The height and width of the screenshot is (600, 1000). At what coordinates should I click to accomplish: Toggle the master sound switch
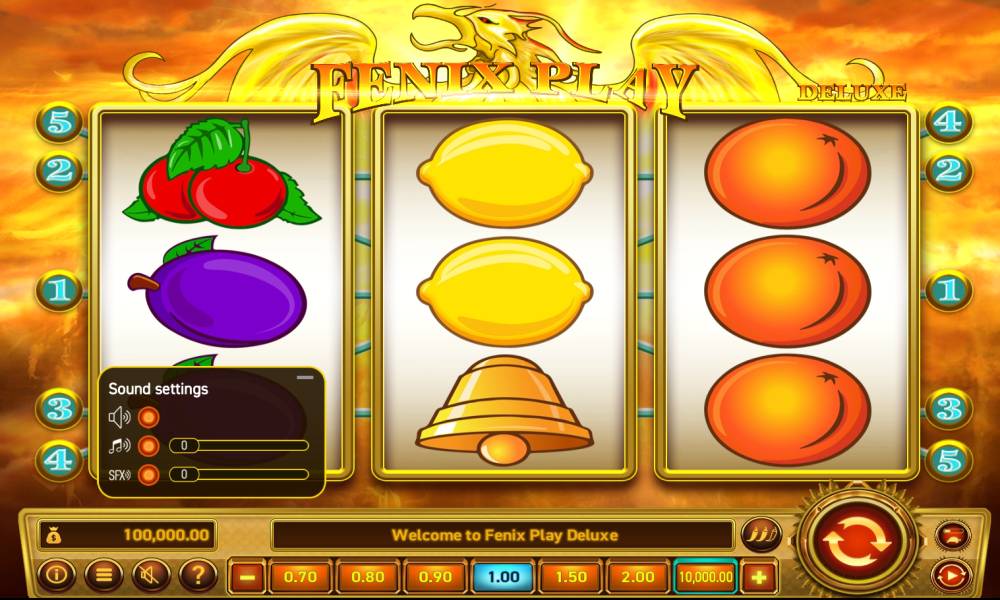tap(149, 417)
